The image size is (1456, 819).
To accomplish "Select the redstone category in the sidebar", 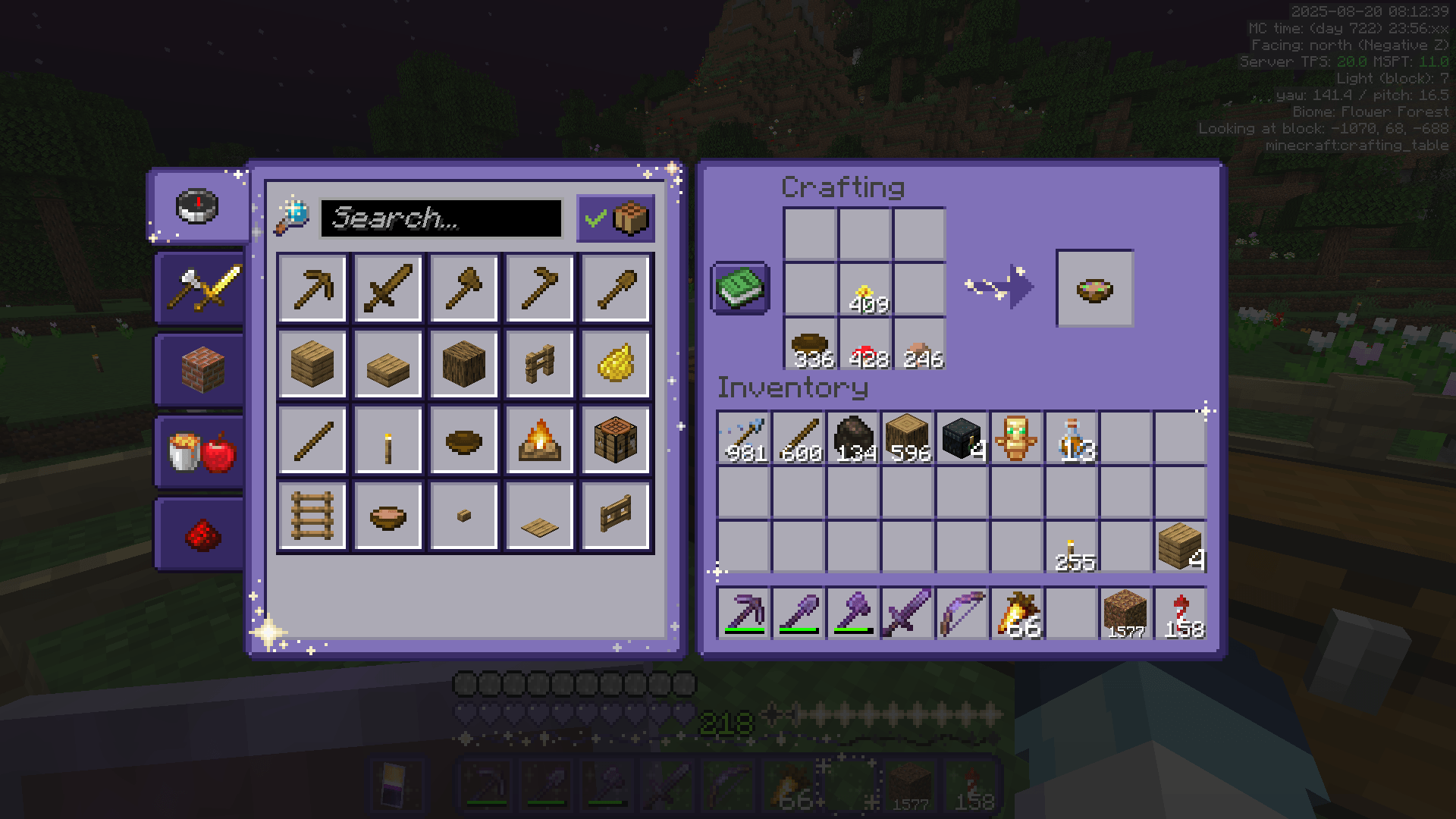I will tap(197, 533).
